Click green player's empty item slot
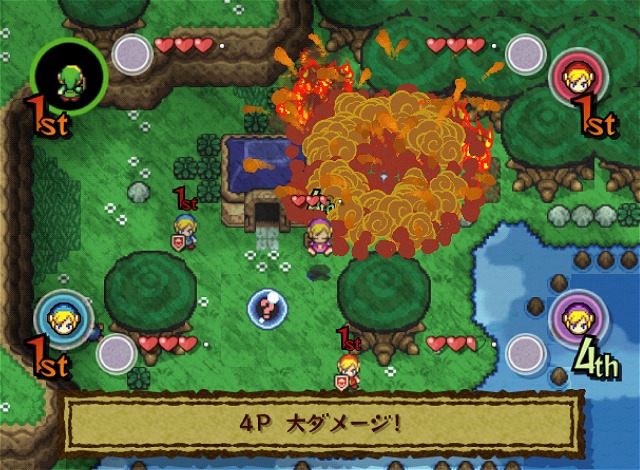This screenshot has width=640, height=470. click(x=131, y=55)
